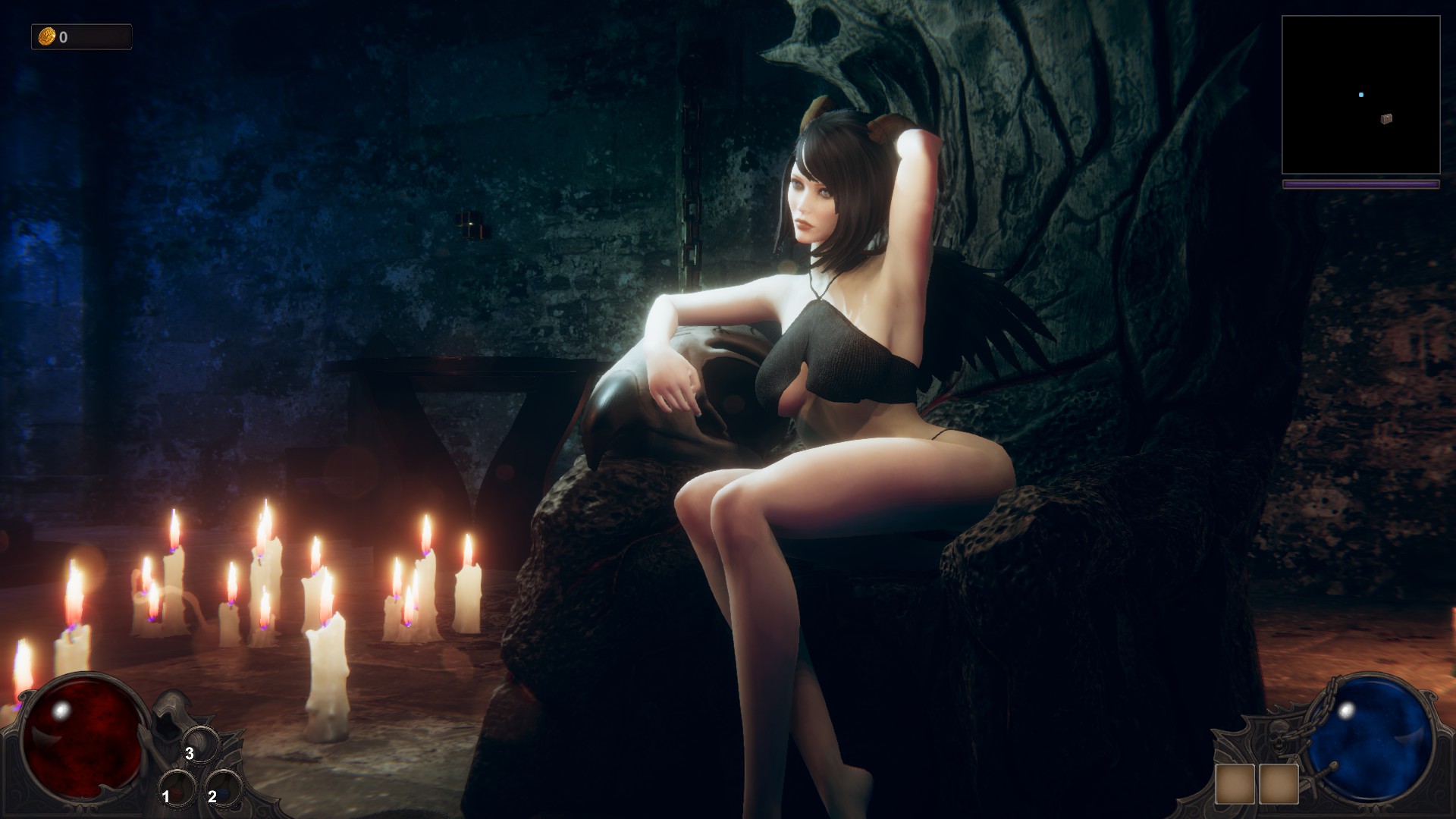
Task: Use the blue potion in slot 2
Action: [224, 788]
